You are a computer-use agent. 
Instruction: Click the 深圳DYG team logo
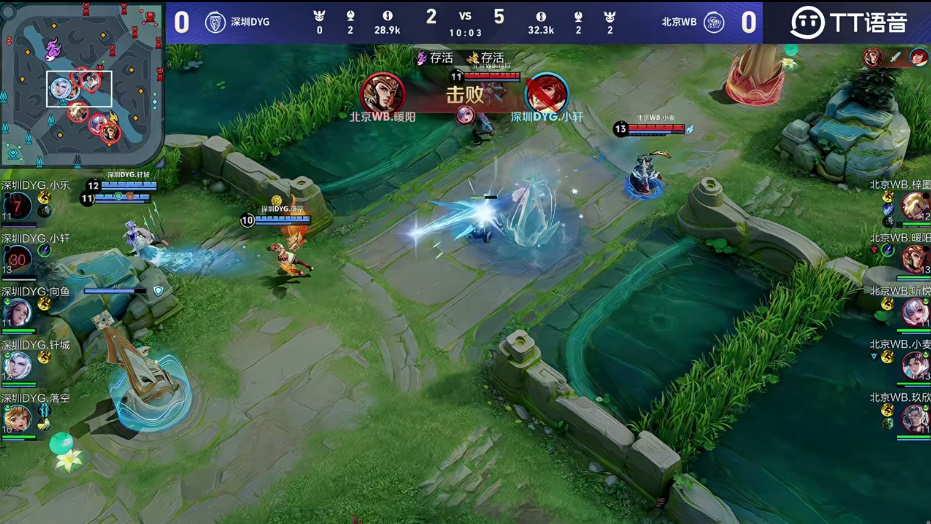[215, 22]
